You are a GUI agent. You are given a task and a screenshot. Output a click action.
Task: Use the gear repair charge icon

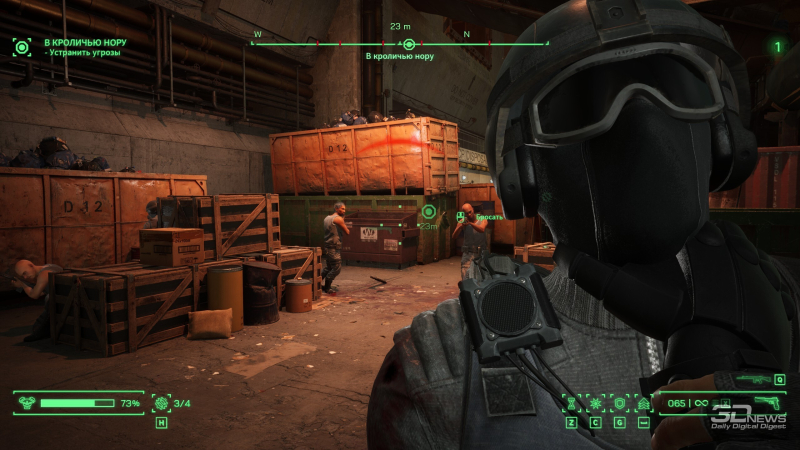(161, 403)
